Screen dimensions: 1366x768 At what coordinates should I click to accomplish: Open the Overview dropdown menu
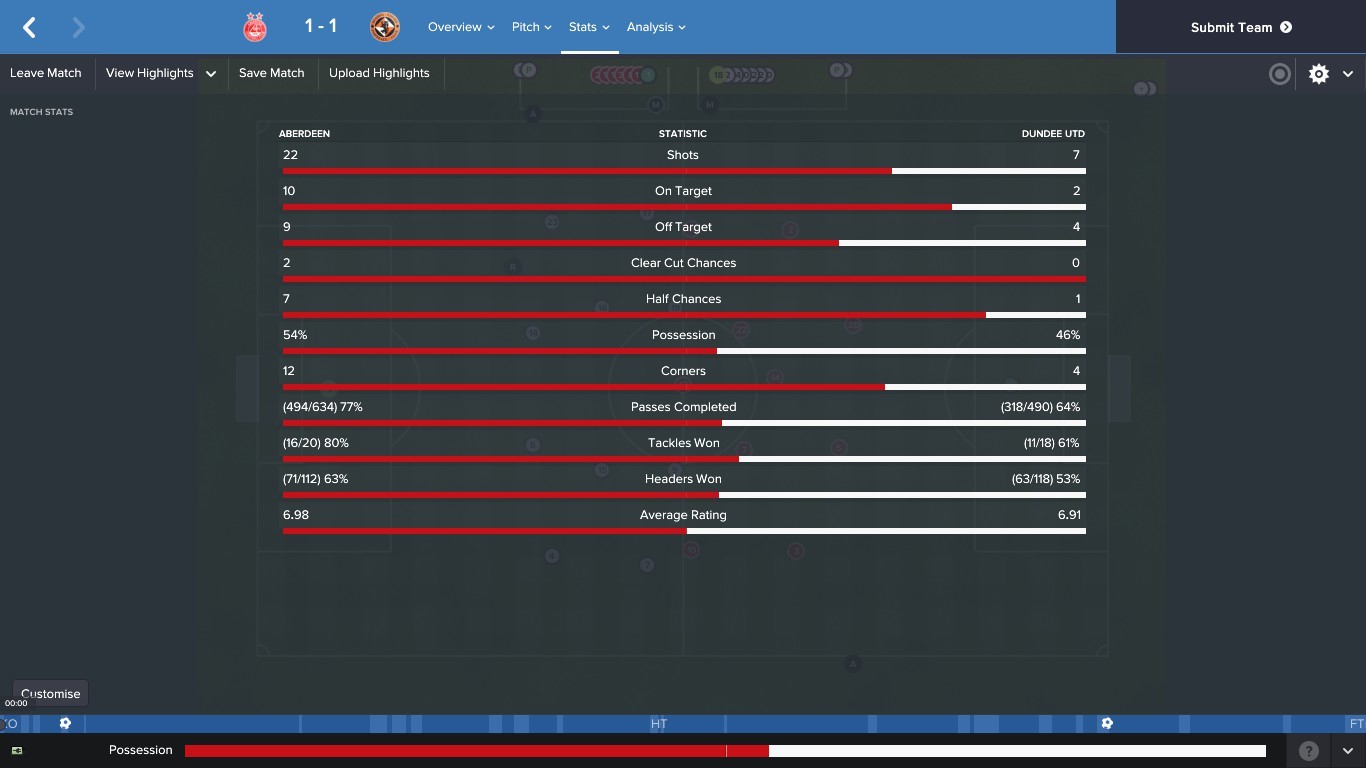(461, 27)
